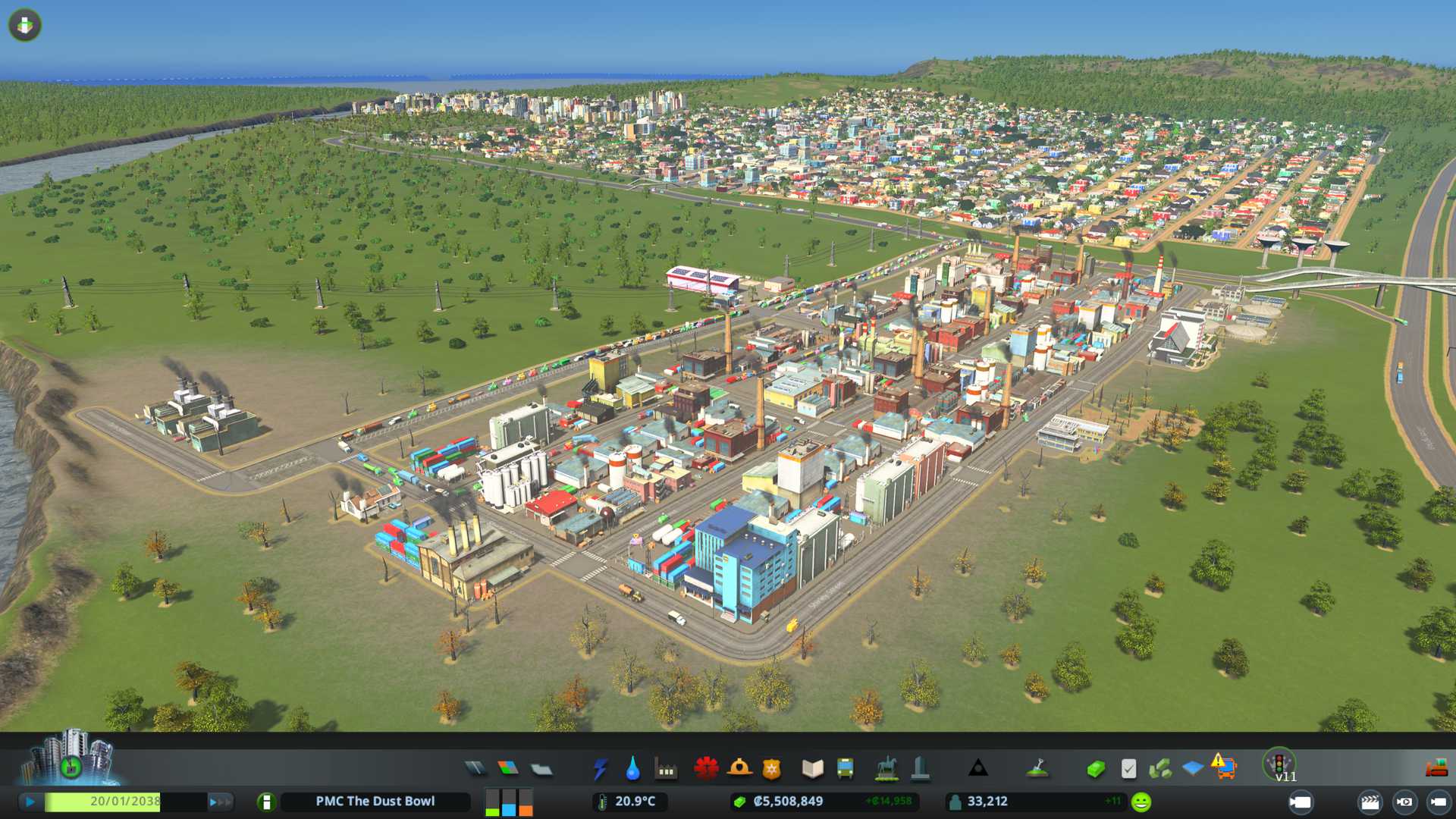Open the Roads build menu

pos(475,769)
